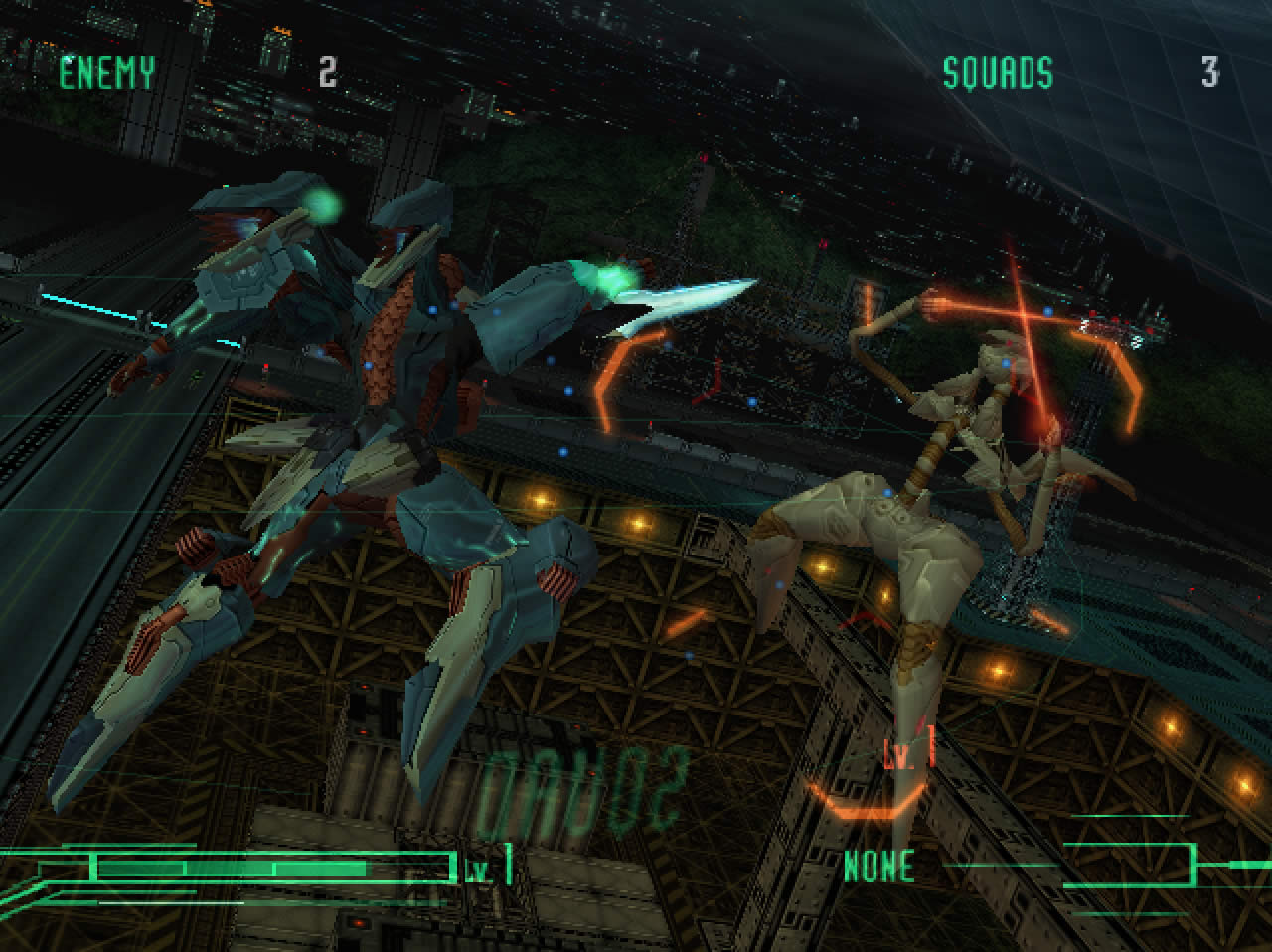Select the NONE sub-weapon indicator
Viewport: 1272px width, 952px height.
(x=878, y=867)
